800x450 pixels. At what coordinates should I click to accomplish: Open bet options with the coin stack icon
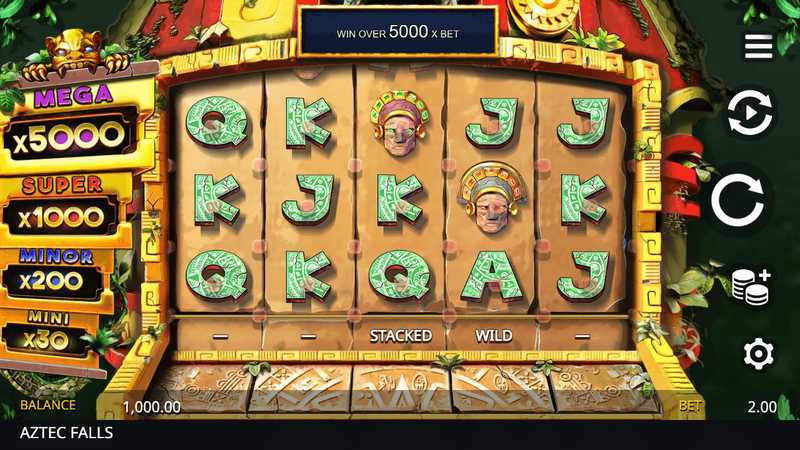point(750,285)
